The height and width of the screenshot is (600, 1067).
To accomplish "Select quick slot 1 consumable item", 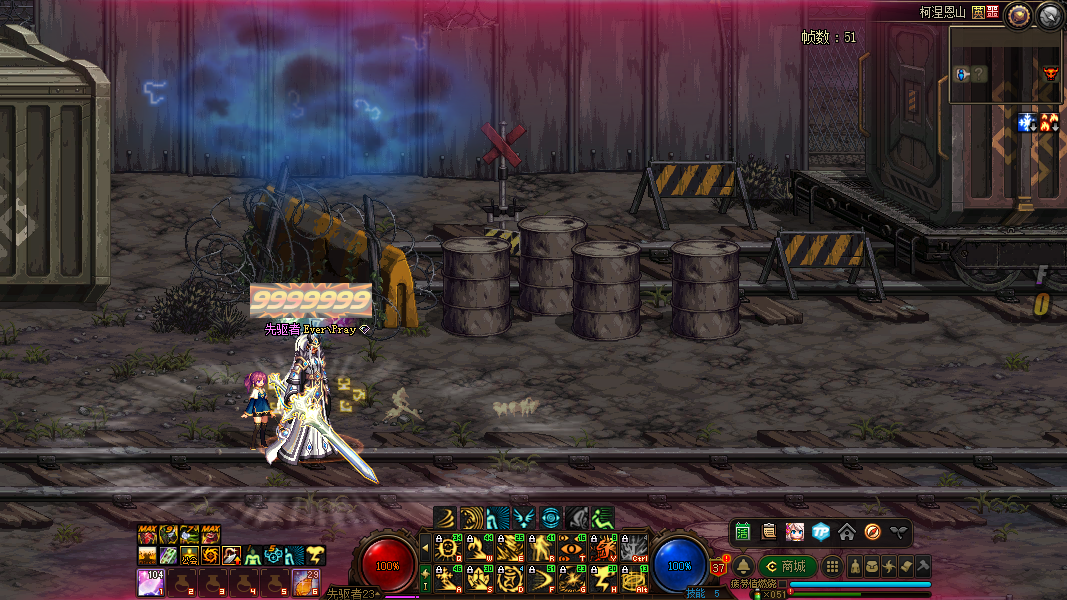I will pyautogui.click(x=150, y=582).
